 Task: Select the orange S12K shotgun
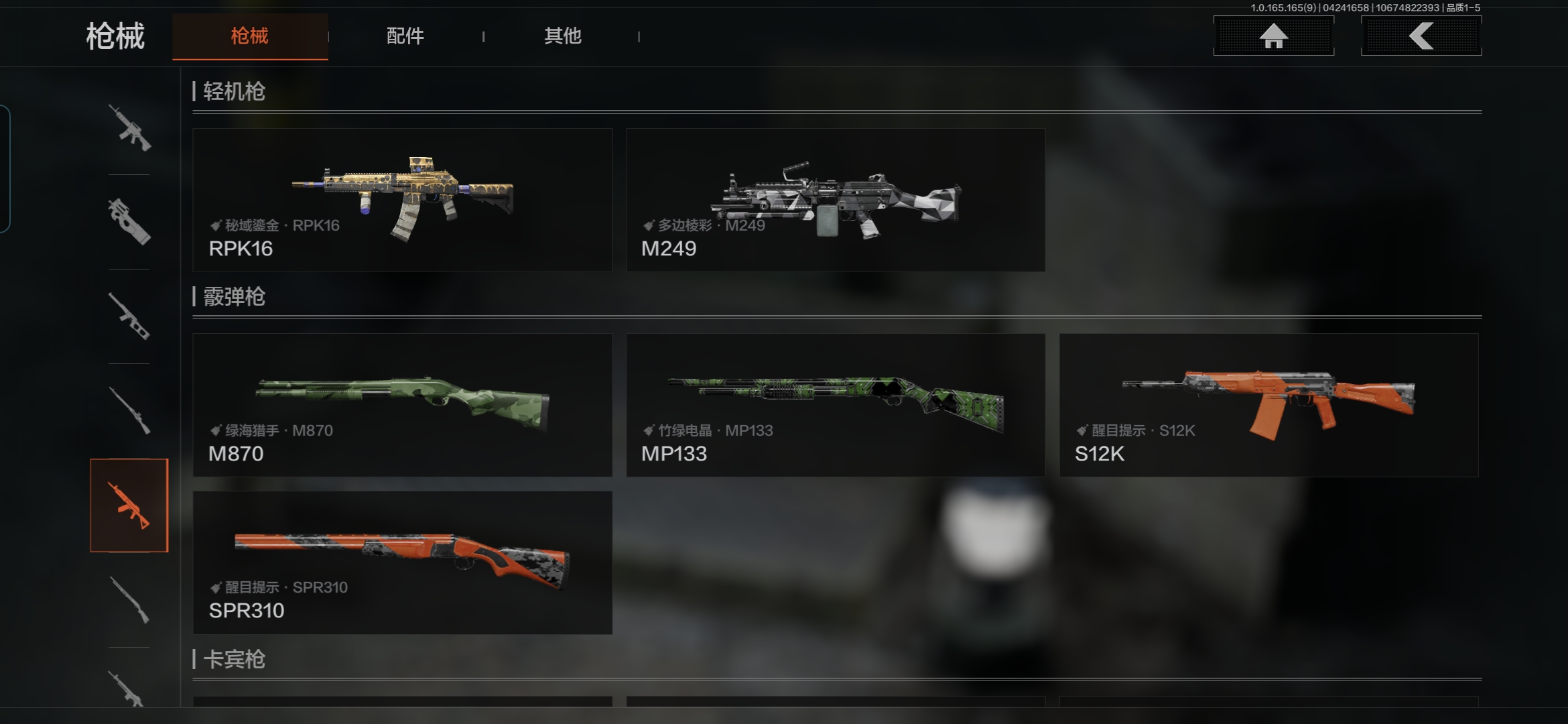point(1268,405)
